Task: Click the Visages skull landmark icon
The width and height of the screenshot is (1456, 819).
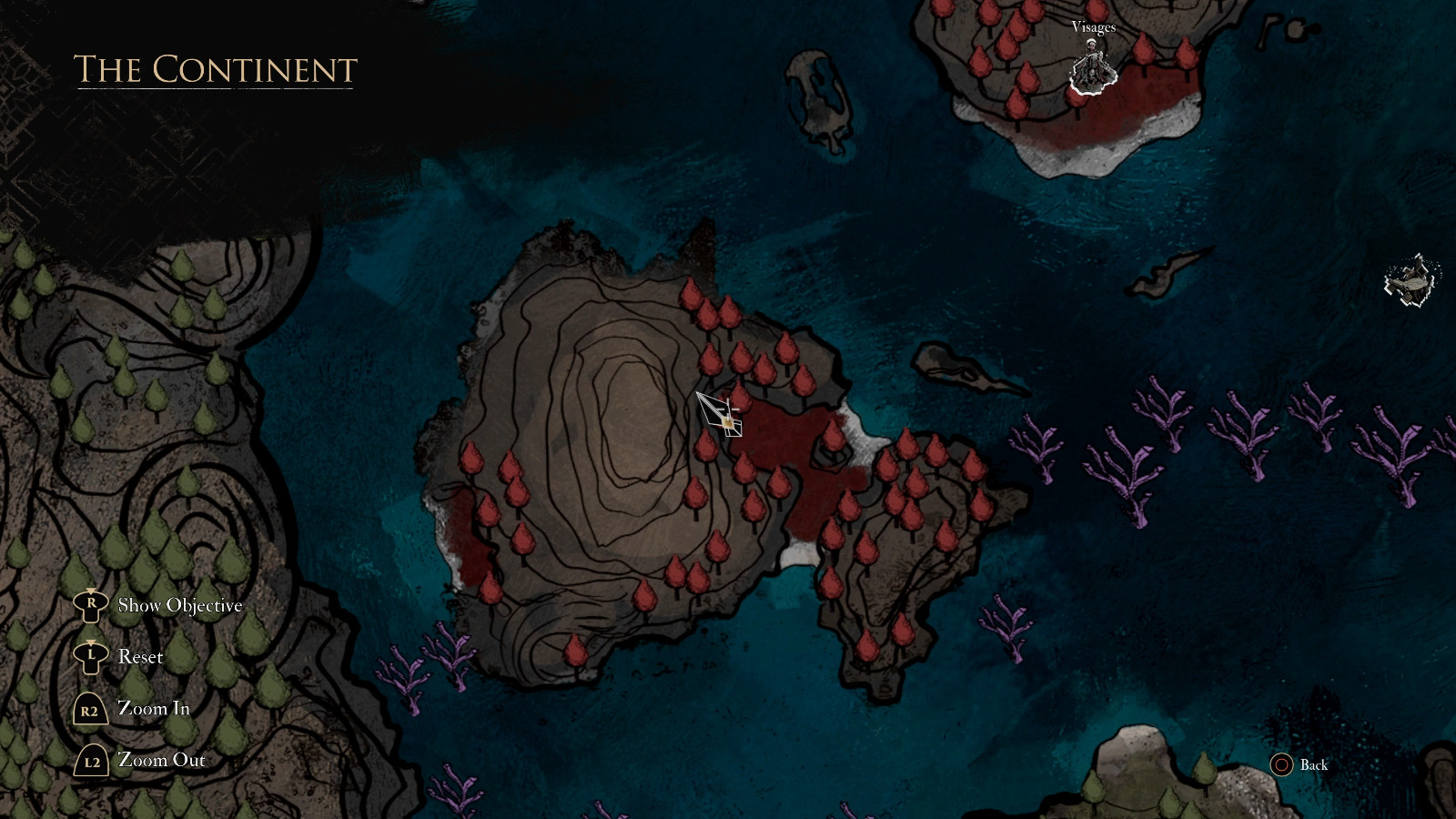Action: point(1095,66)
